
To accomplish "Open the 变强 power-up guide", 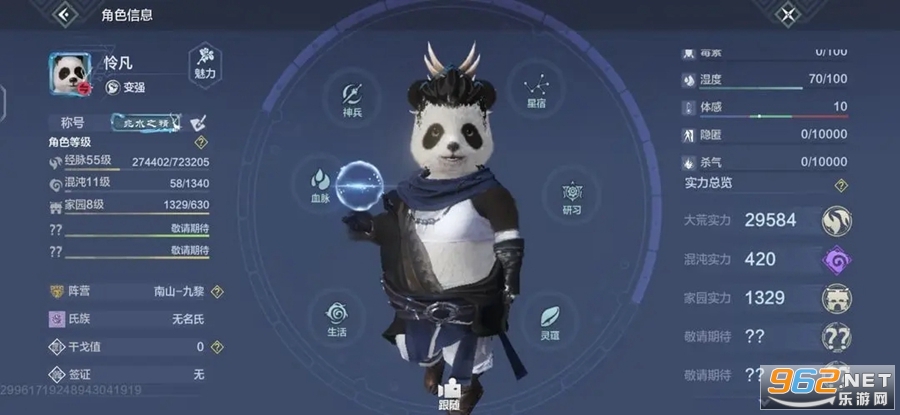I will 127,87.
